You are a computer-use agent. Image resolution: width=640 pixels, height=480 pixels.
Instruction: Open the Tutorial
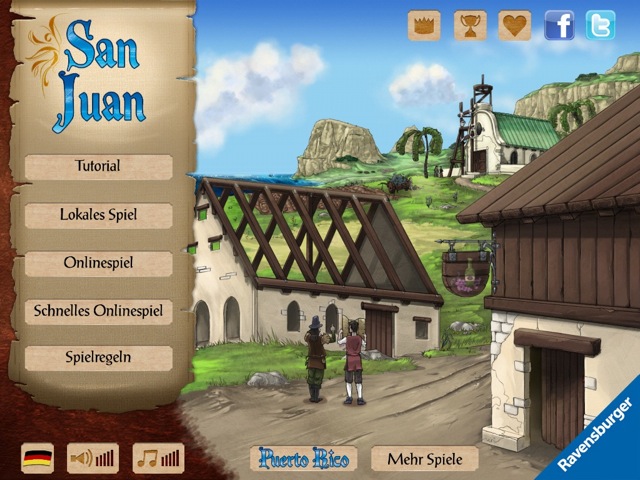click(x=98, y=167)
